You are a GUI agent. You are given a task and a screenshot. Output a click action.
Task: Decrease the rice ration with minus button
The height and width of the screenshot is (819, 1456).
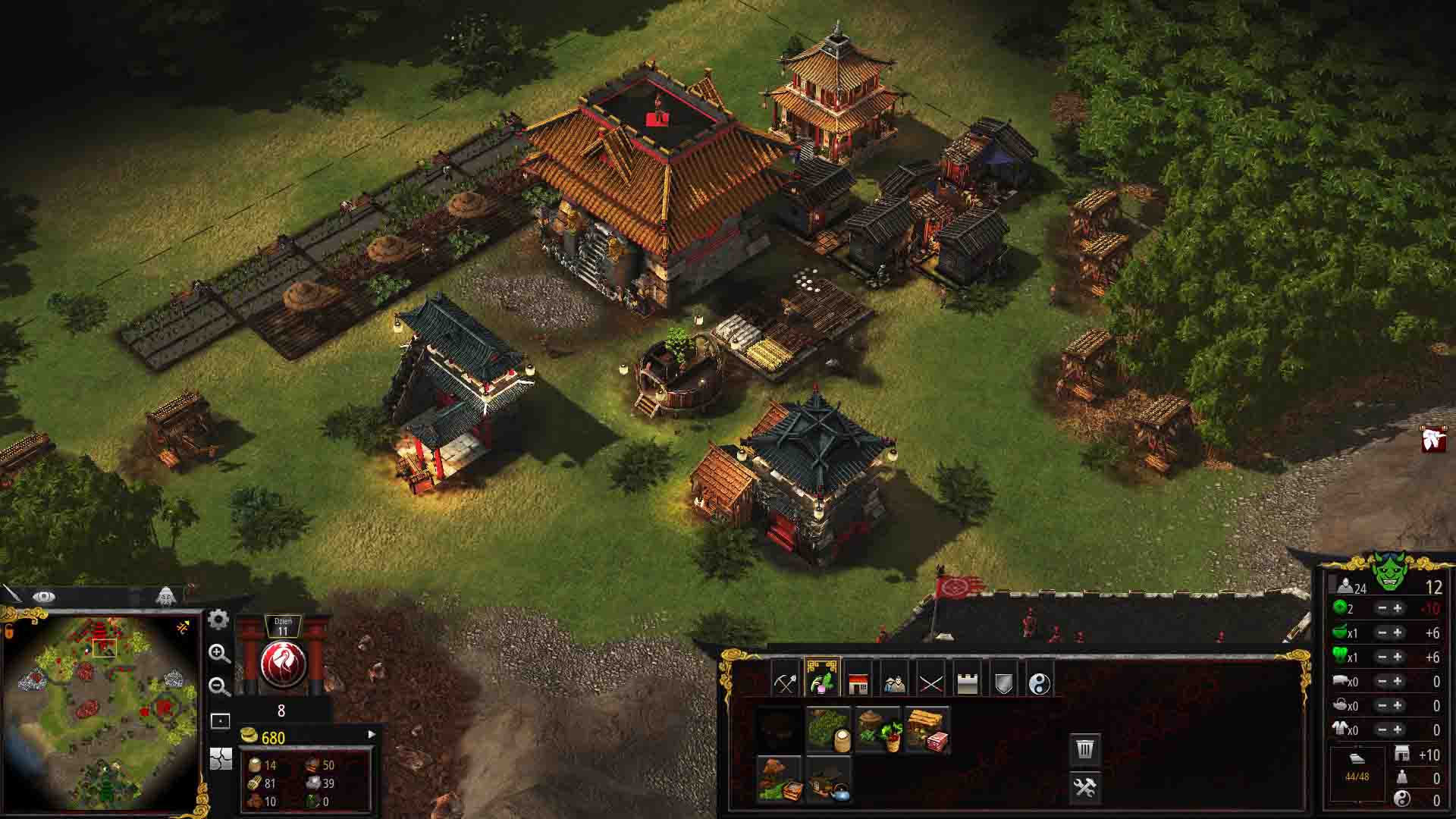coord(1382,632)
